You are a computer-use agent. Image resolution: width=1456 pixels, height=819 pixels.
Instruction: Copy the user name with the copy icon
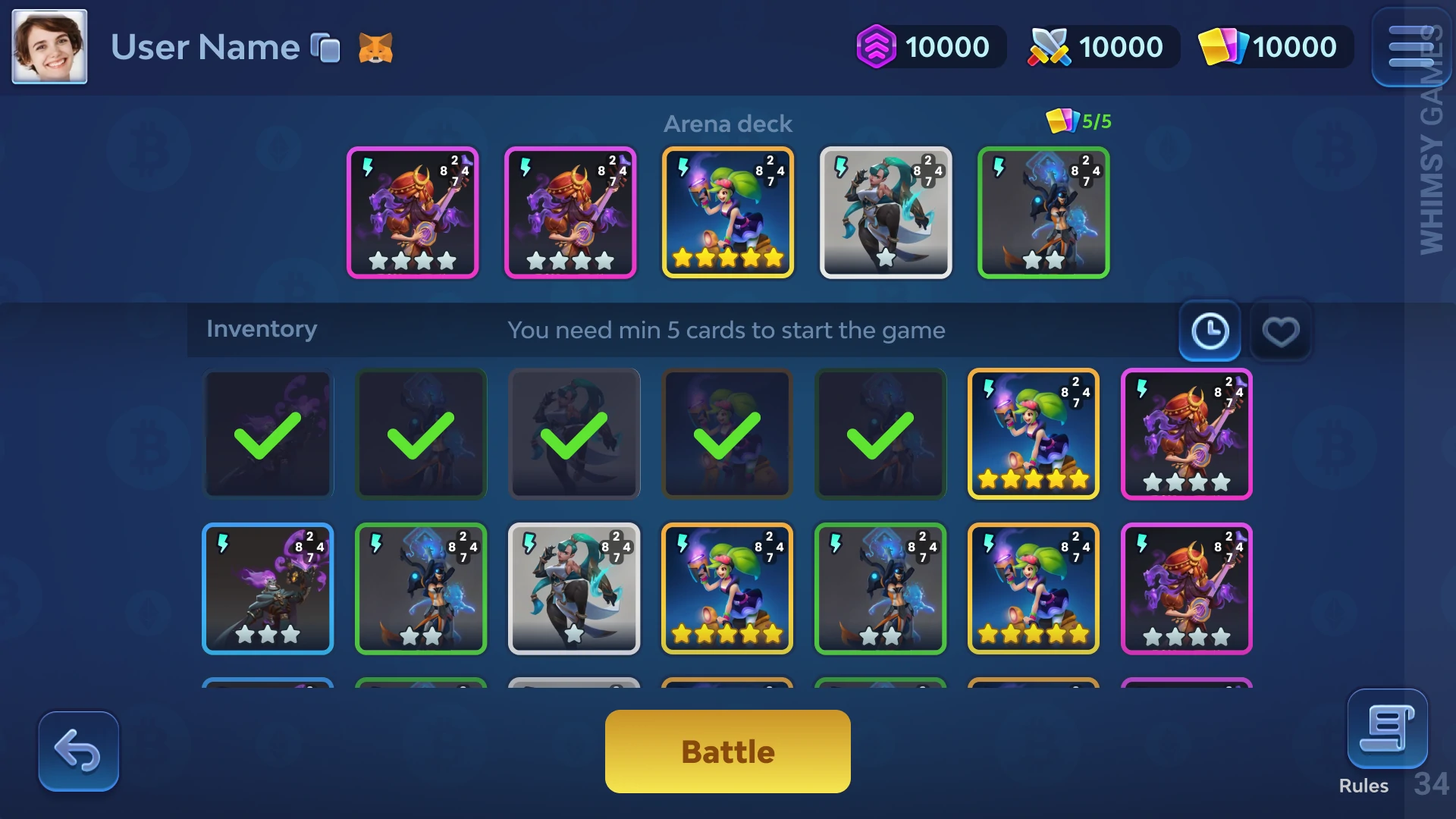click(x=326, y=48)
